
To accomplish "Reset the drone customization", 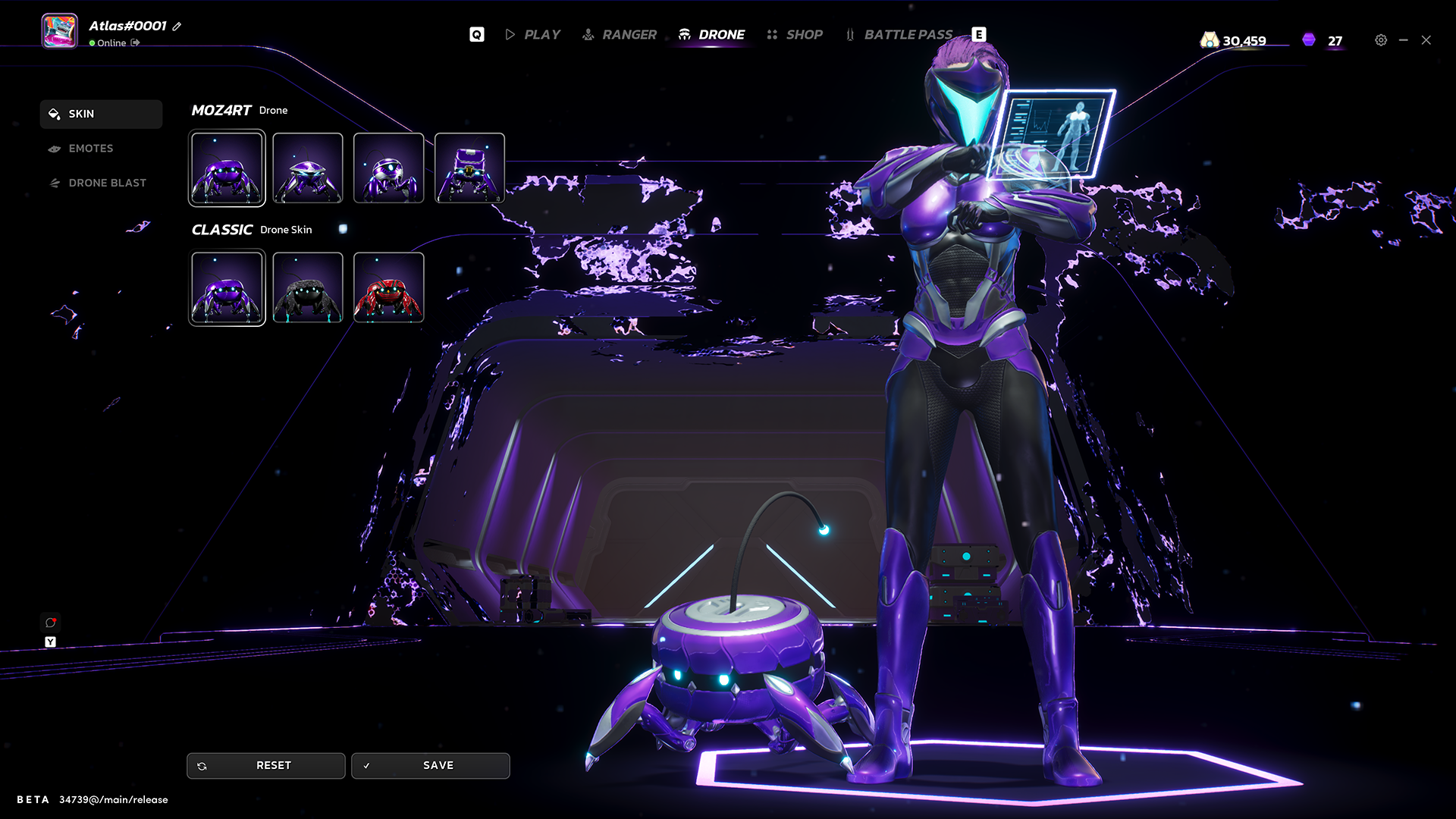I will (265, 765).
